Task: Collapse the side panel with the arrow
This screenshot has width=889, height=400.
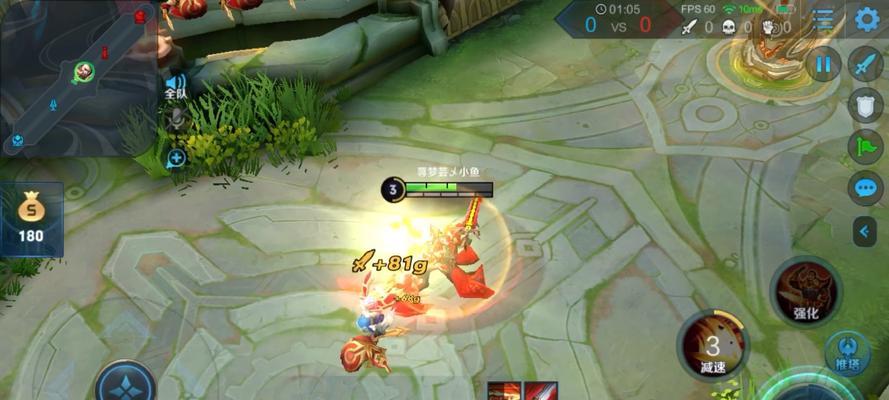Action: pos(865,231)
